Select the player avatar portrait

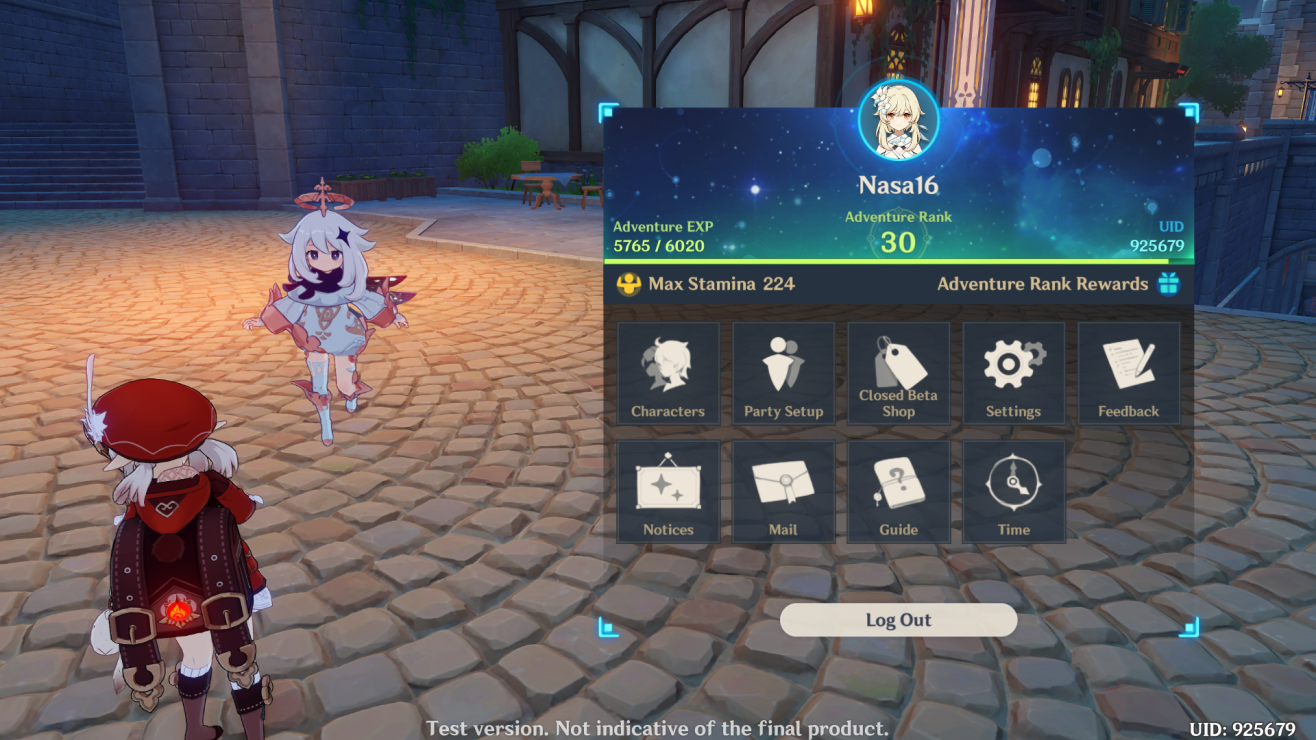(x=898, y=120)
